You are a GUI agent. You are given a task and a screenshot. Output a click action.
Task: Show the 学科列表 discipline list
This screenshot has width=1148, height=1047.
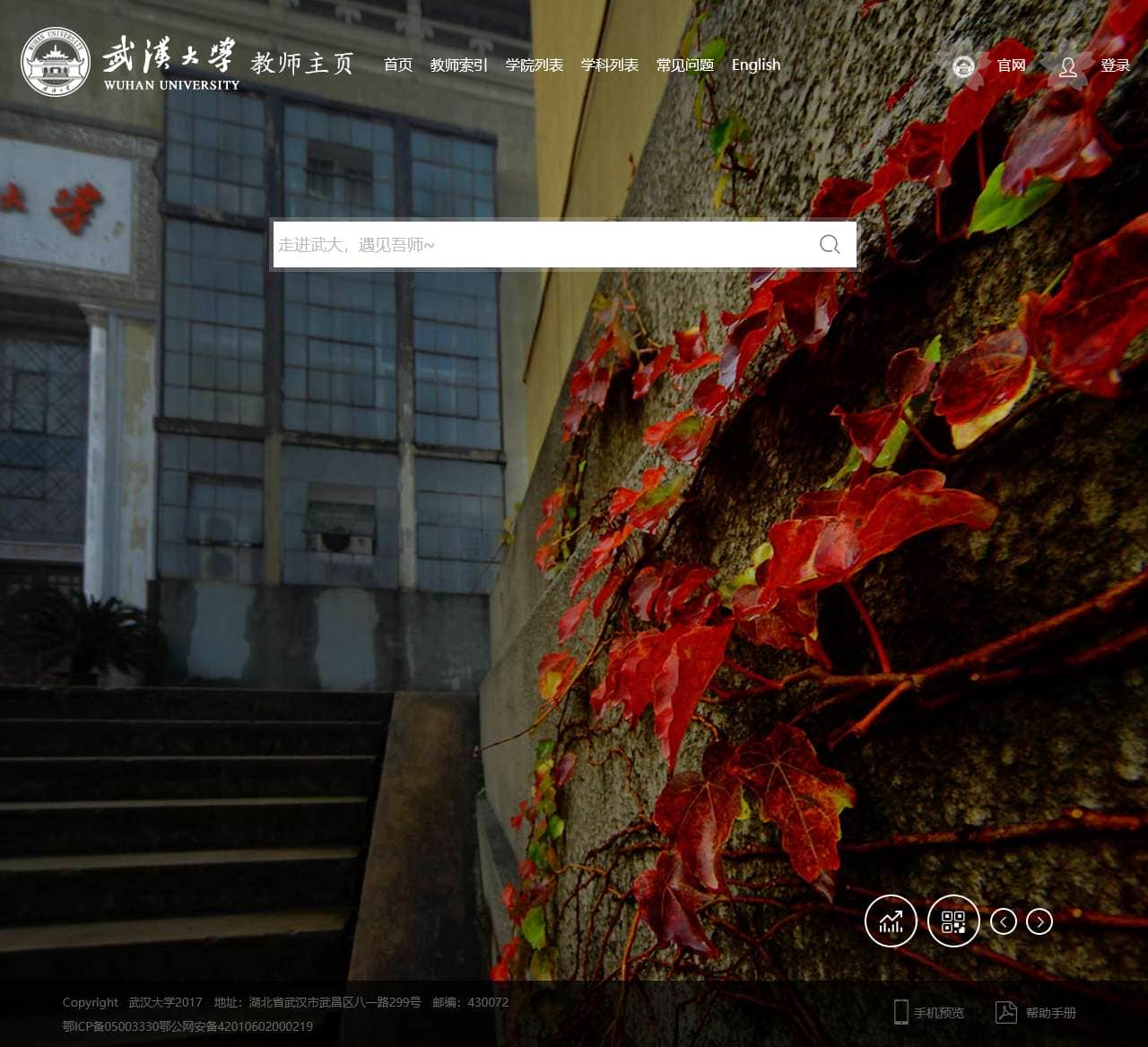coord(609,65)
